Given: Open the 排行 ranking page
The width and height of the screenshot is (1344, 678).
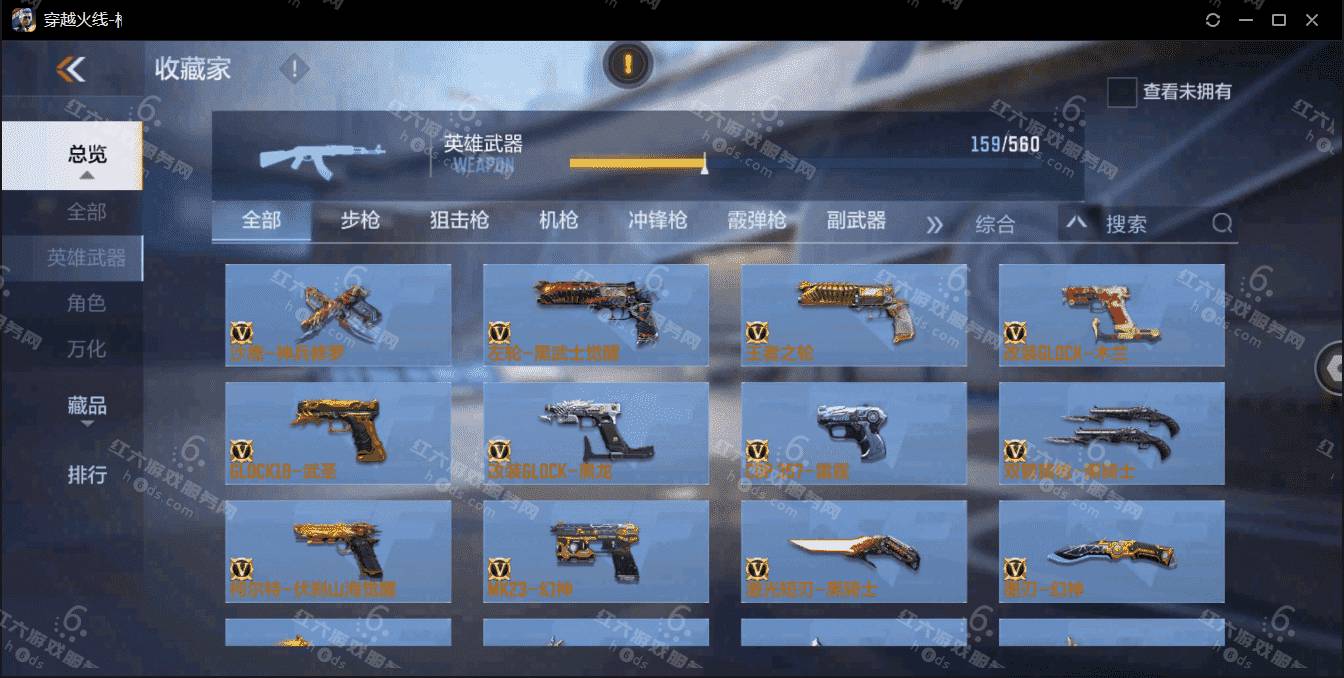Looking at the screenshot, I should click(87, 474).
